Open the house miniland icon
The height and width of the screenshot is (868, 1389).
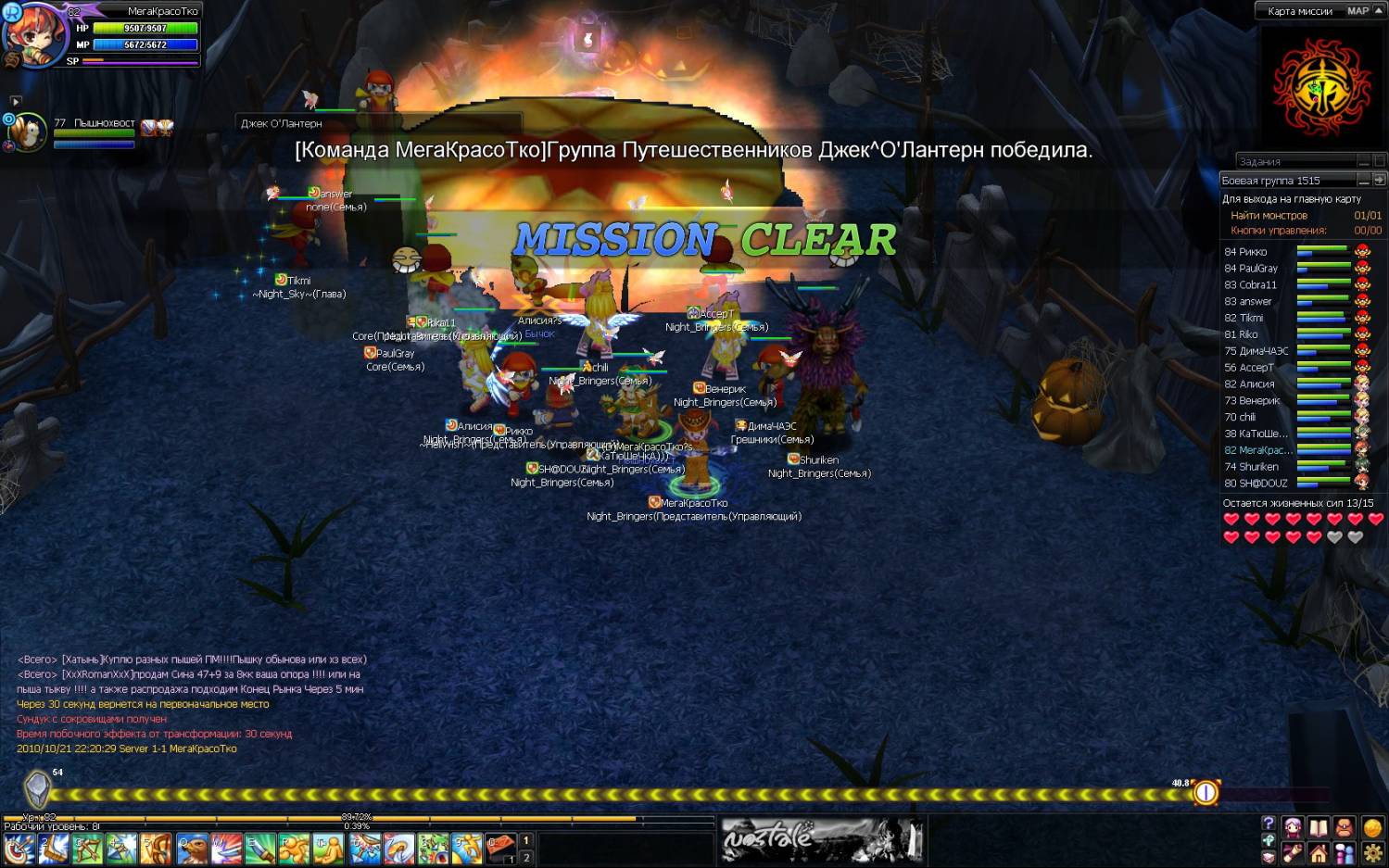pyautogui.click(x=1318, y=853)
